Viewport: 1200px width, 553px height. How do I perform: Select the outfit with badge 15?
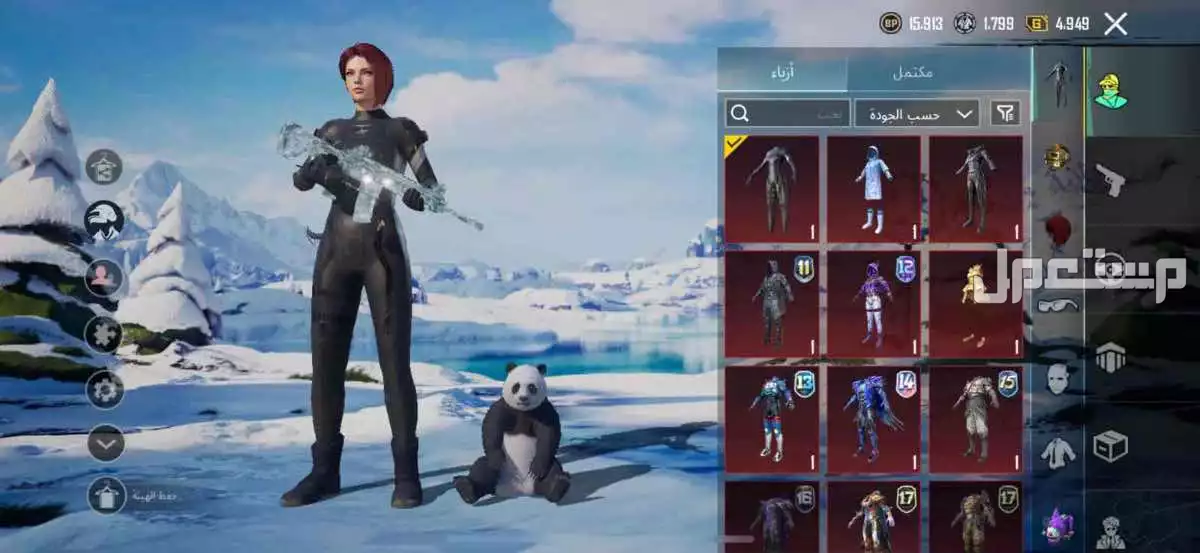click(975, 419)
